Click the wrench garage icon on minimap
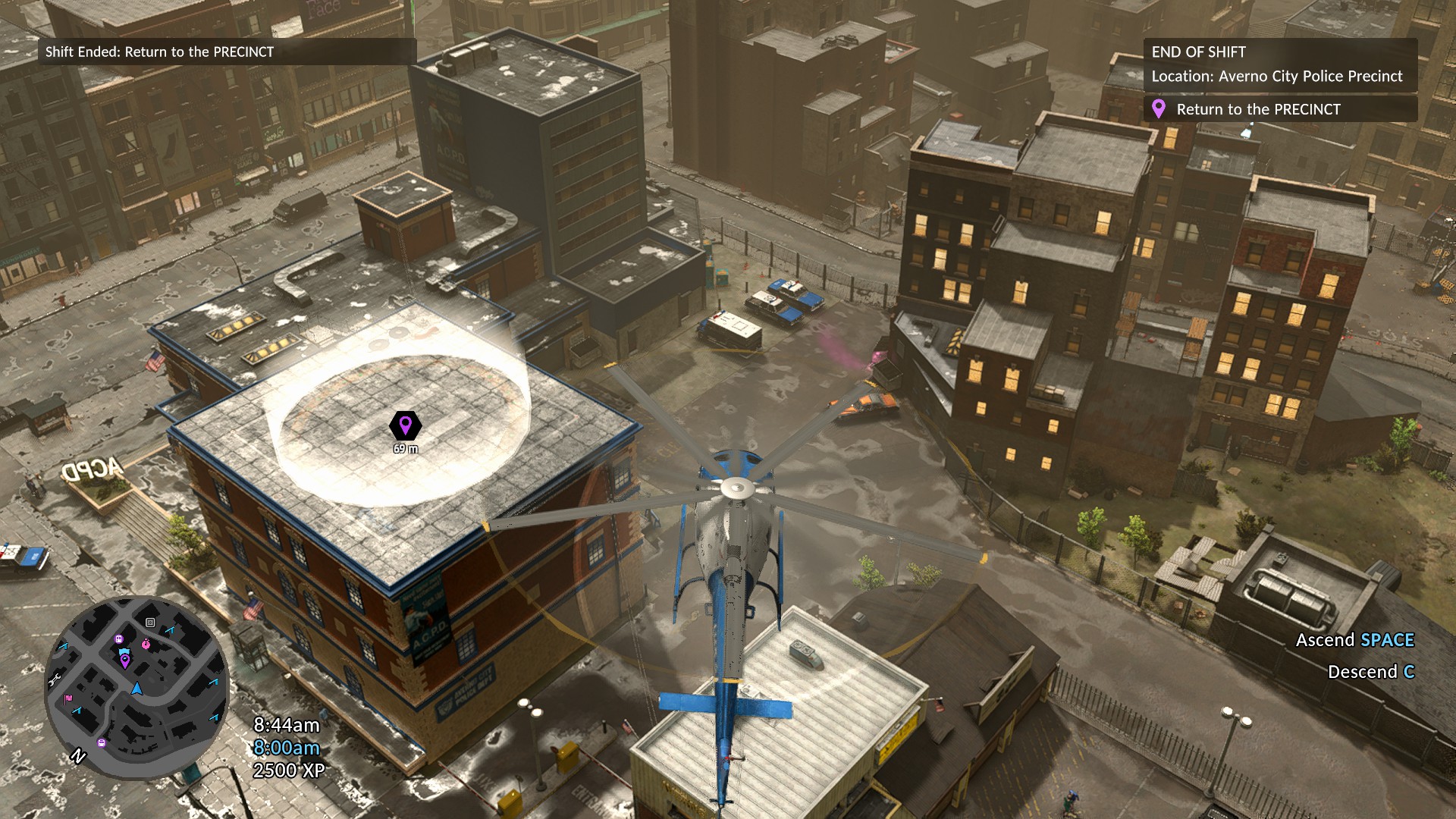1456x819 pixels. coord(55,680)
